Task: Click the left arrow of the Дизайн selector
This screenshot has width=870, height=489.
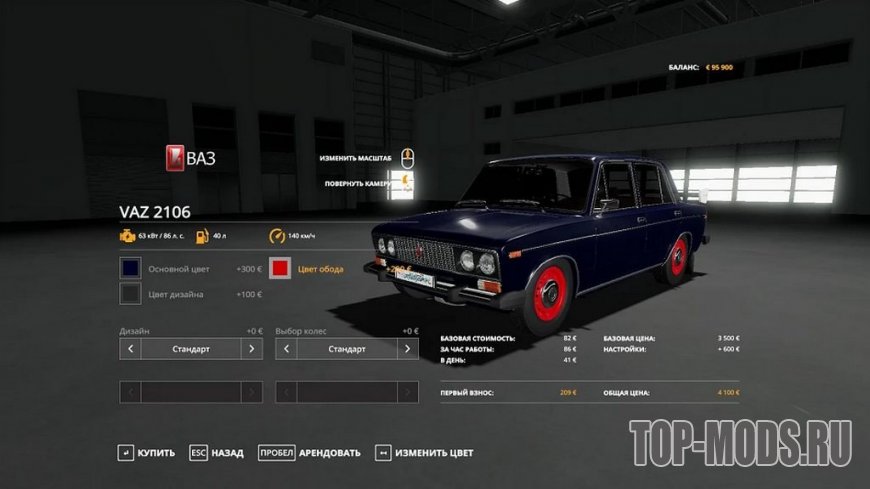Action: pyautogui.click(x=130, y=349)
